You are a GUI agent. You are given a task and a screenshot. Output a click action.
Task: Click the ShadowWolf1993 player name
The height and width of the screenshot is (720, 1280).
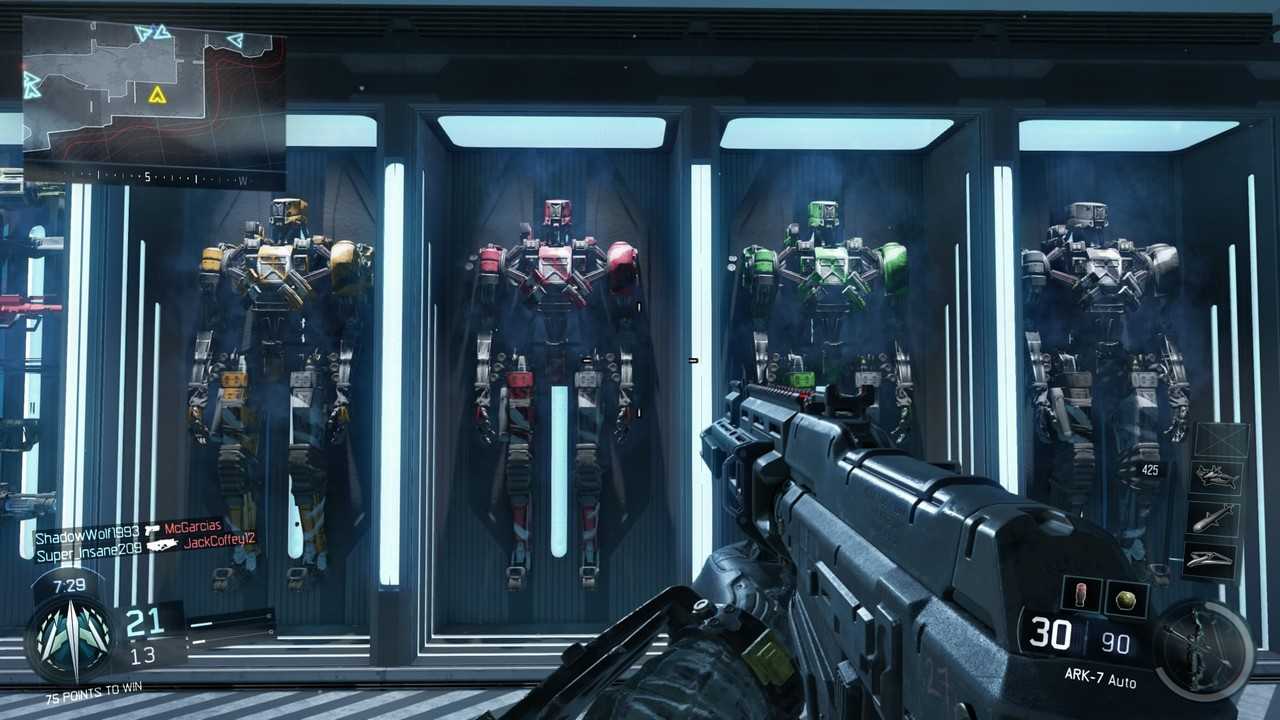(86, 534)
